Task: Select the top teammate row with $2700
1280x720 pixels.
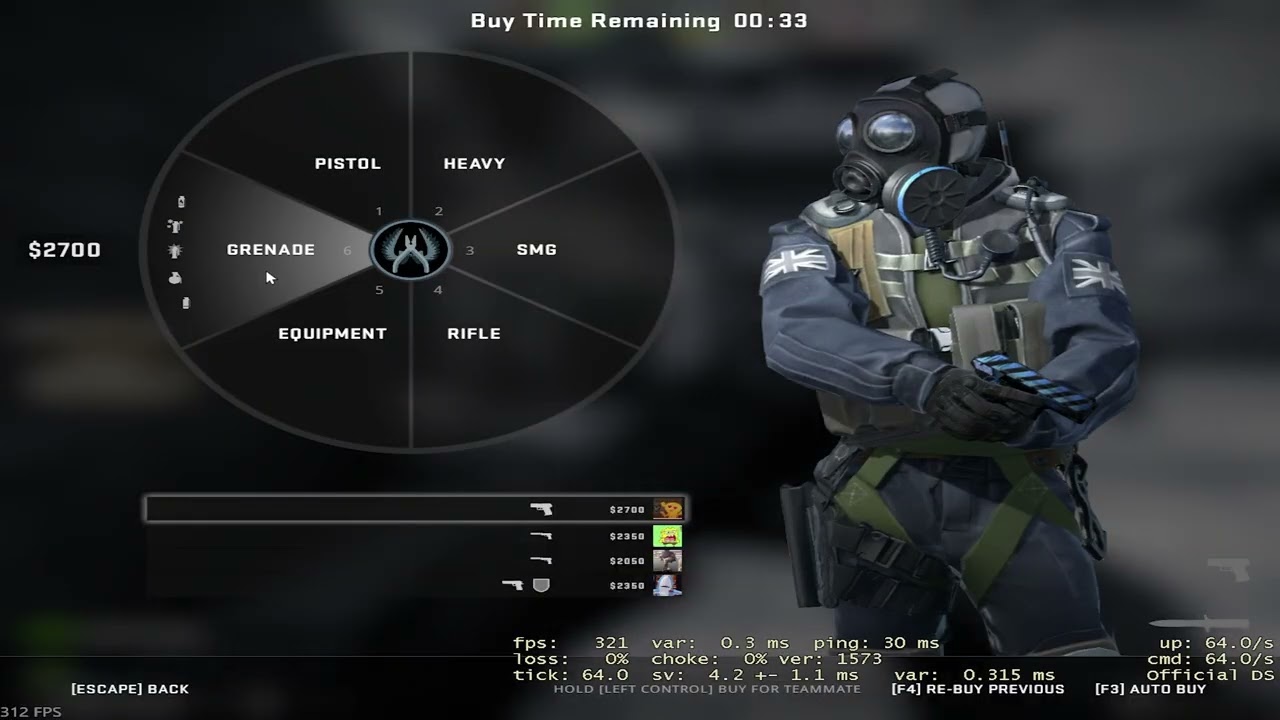Action: tap(415, 510)
